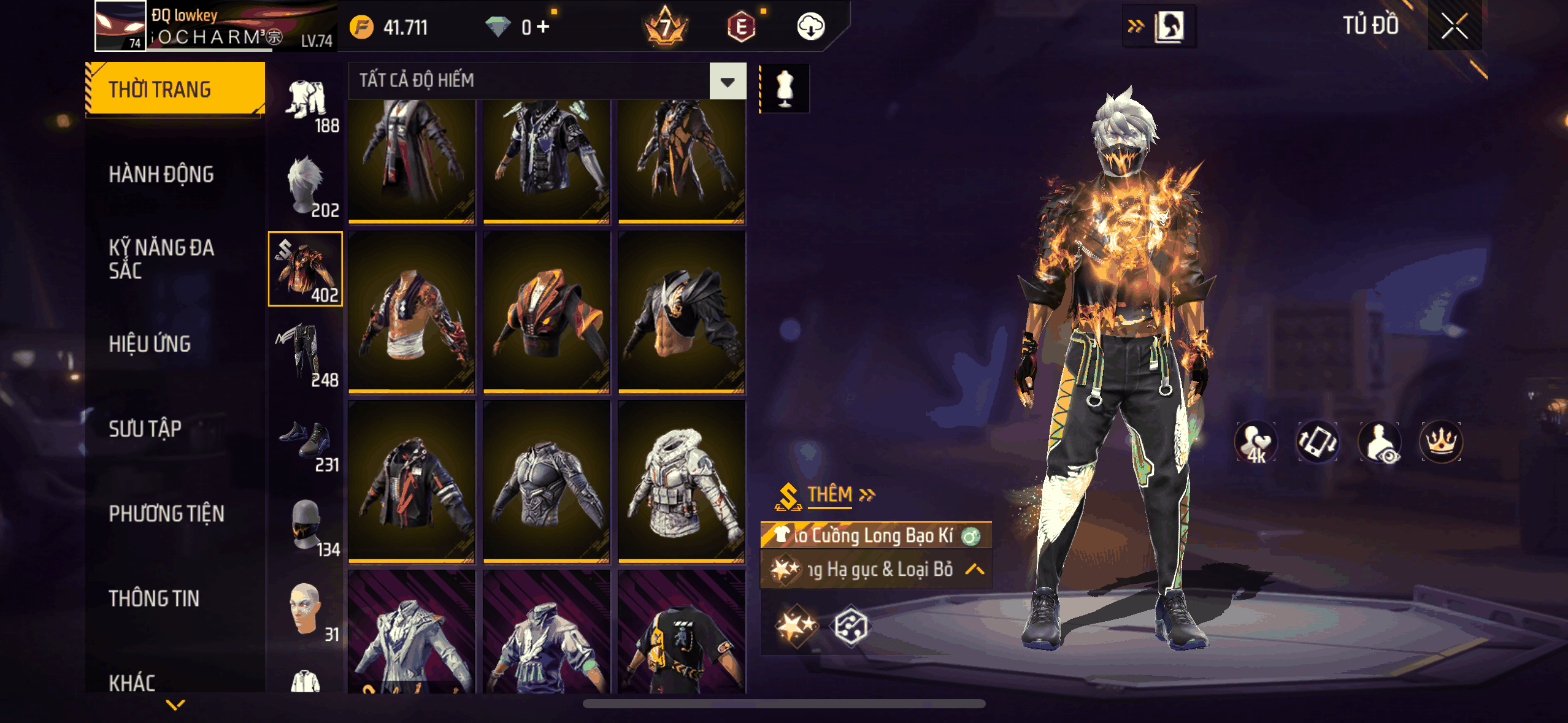Open the shoes category showing 231
The height and width of the screenshot is (723, 1568).
coord(306,445)
